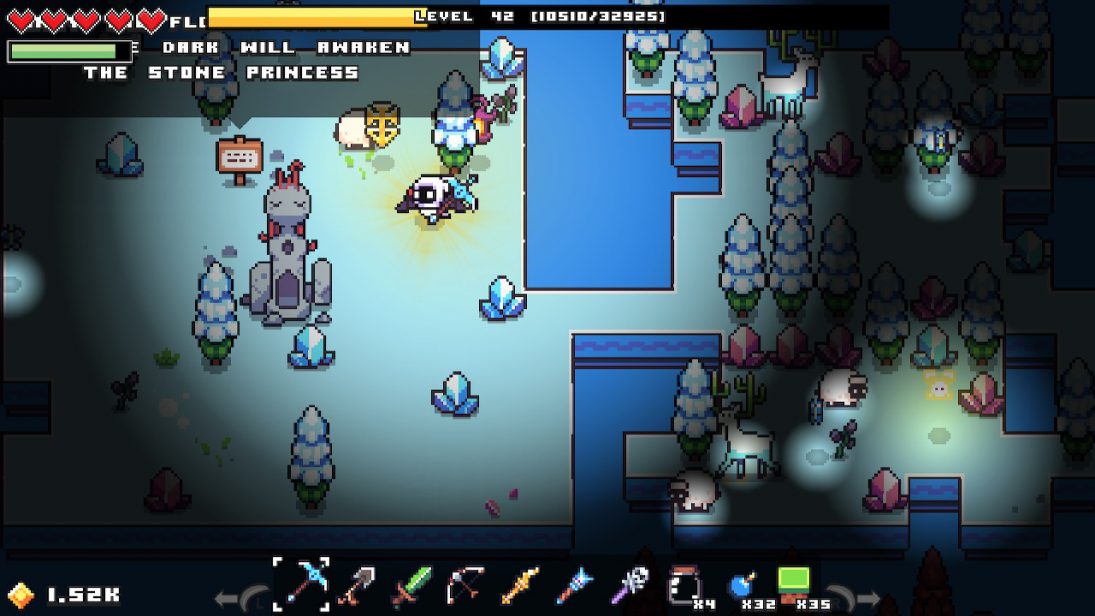Select the empty bottle stack
1095x616 pixels.
(684, 584)
